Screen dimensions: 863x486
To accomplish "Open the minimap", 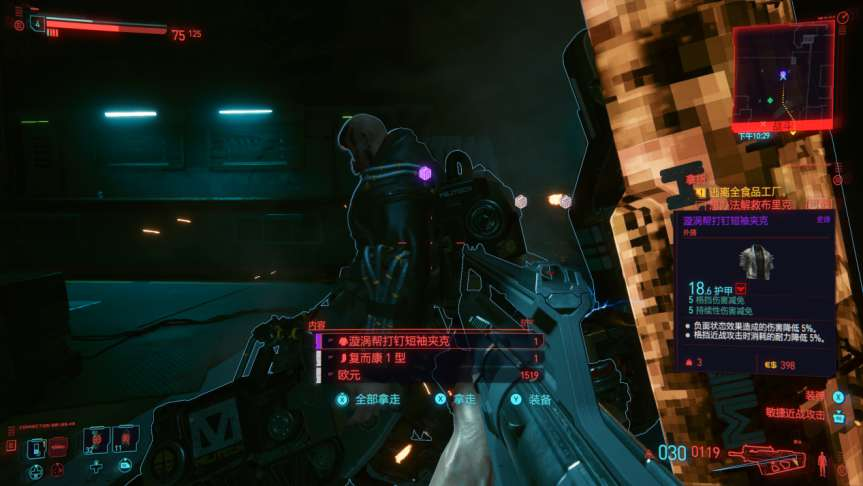I will [782, 74].
